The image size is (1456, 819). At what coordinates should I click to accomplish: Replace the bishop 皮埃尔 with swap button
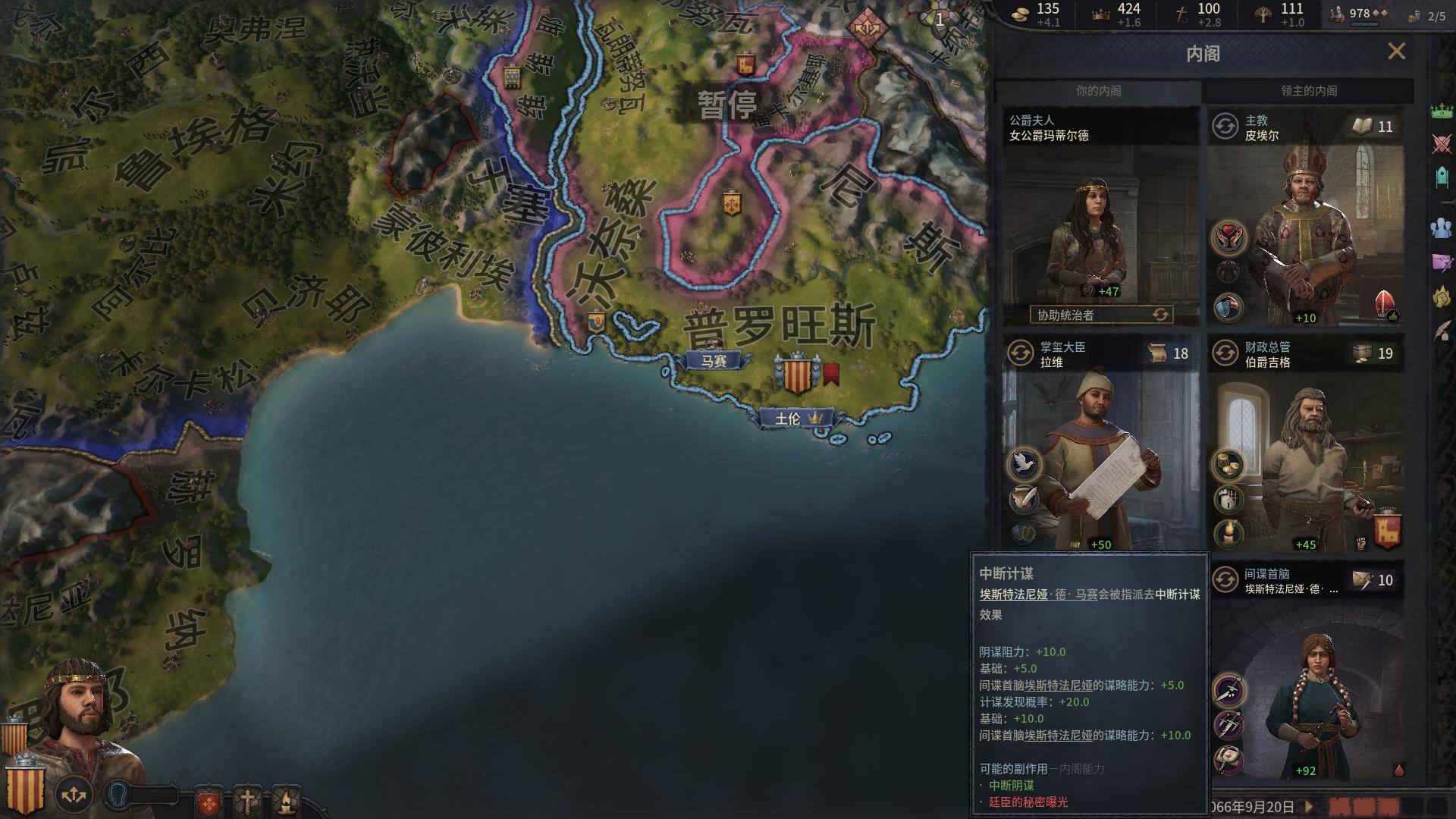1225,127
